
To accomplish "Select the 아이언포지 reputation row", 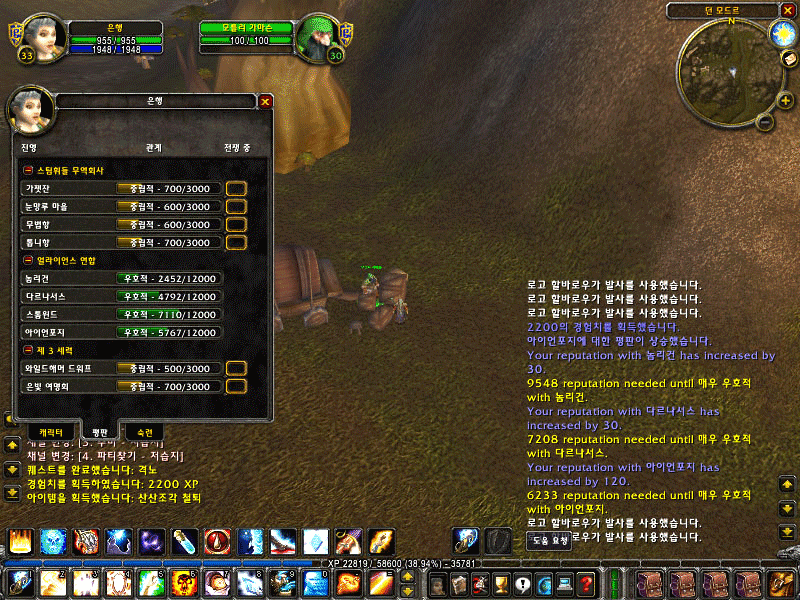I will 120,332.
